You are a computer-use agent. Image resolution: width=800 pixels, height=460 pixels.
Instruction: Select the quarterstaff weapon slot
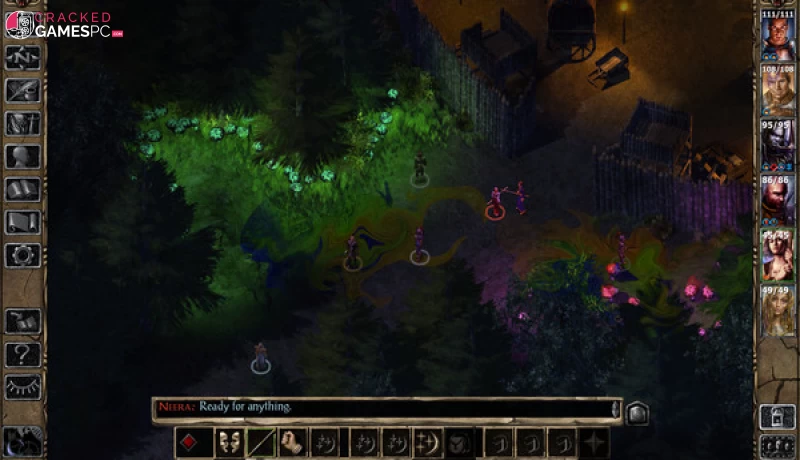click(263, 442)
